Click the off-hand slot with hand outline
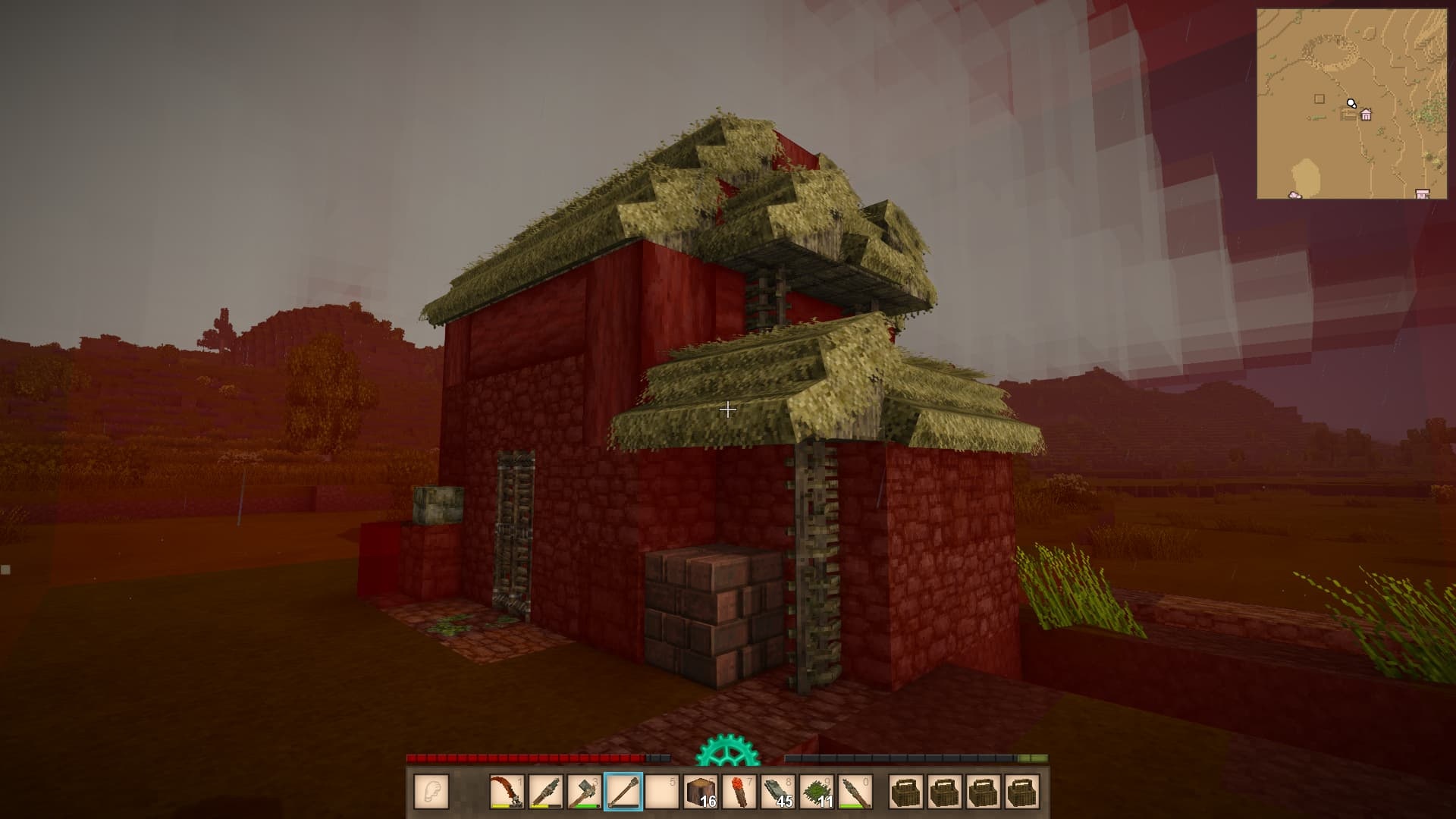Viewport: 1456px width, 819px height. tap(431, 792)
